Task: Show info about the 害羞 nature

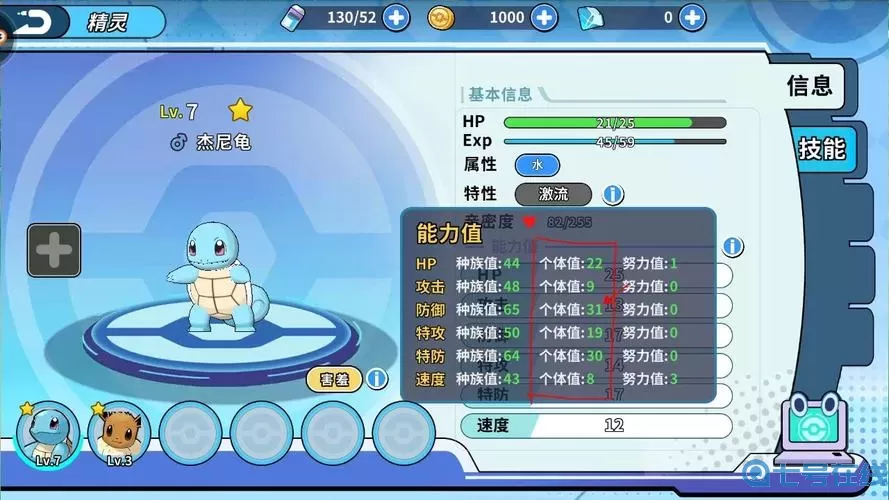Action: point(376,379)
